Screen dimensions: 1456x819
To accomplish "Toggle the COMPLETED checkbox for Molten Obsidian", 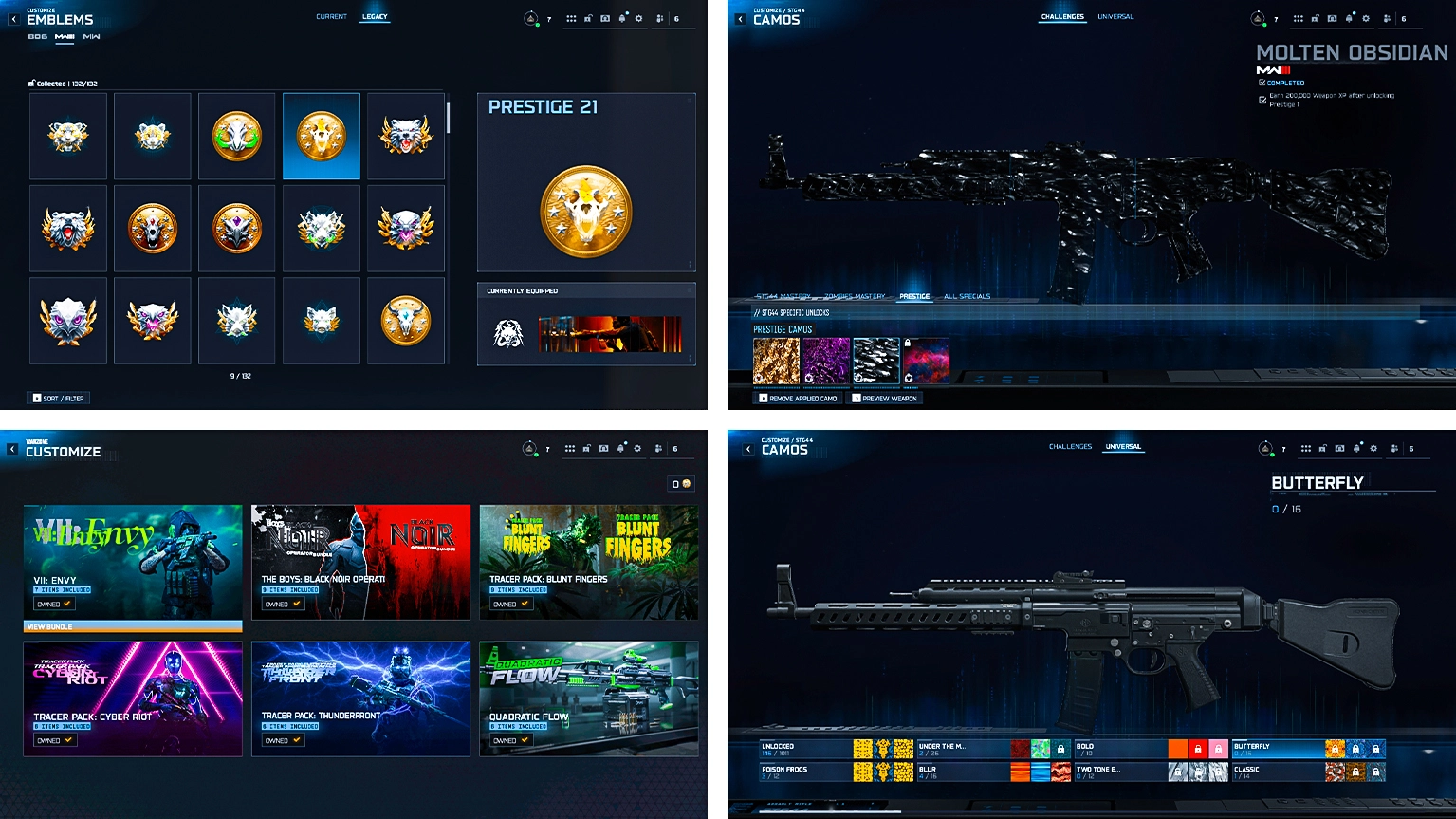I will (1262, 83).
